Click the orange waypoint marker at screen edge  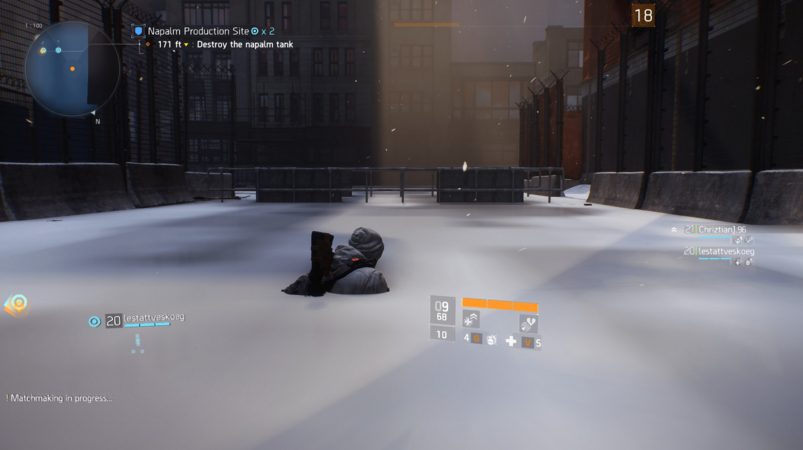tap(15, 304)
